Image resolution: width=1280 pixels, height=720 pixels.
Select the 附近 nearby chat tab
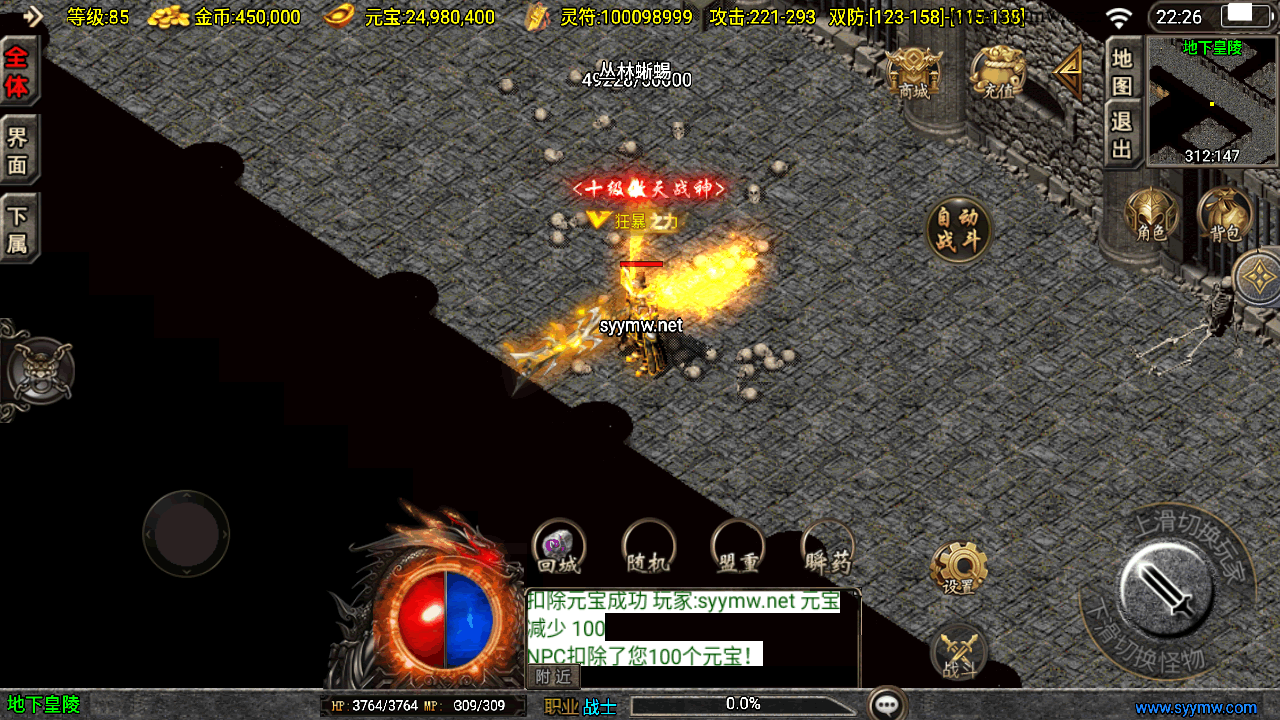[x=553, y=677]
